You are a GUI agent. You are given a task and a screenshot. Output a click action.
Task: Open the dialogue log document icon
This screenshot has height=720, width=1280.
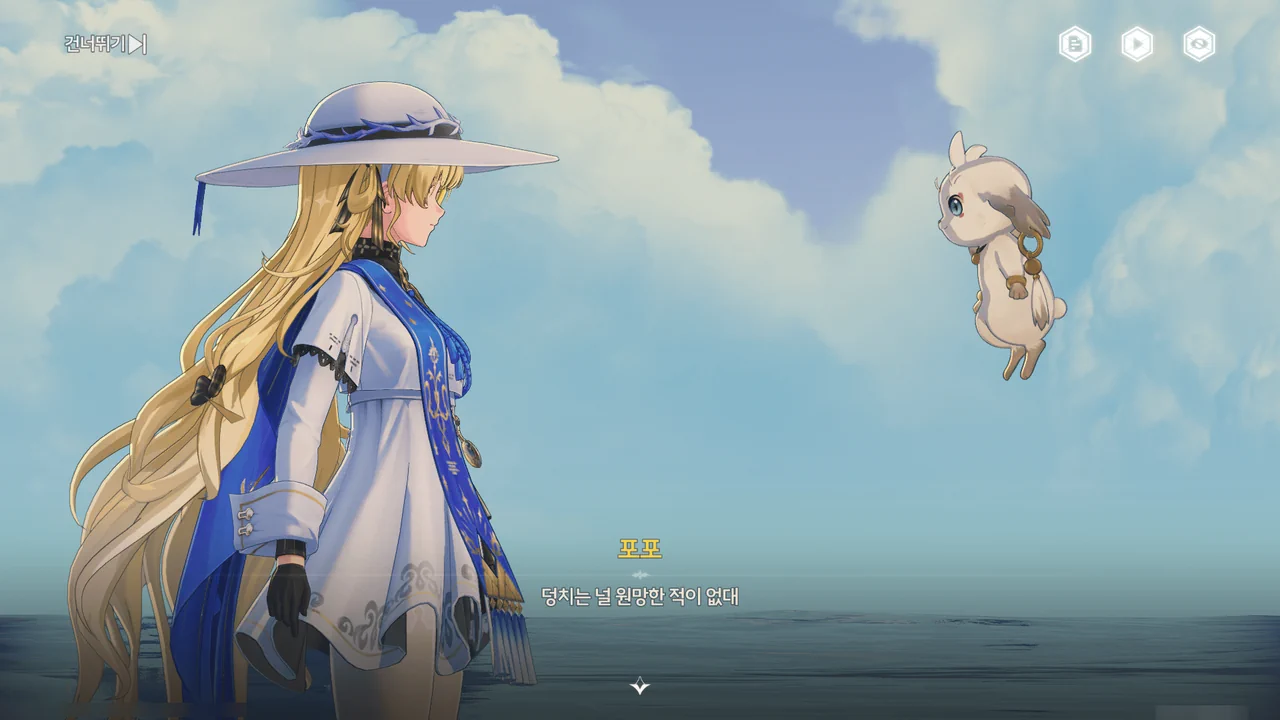click(x=1075, y=44)
